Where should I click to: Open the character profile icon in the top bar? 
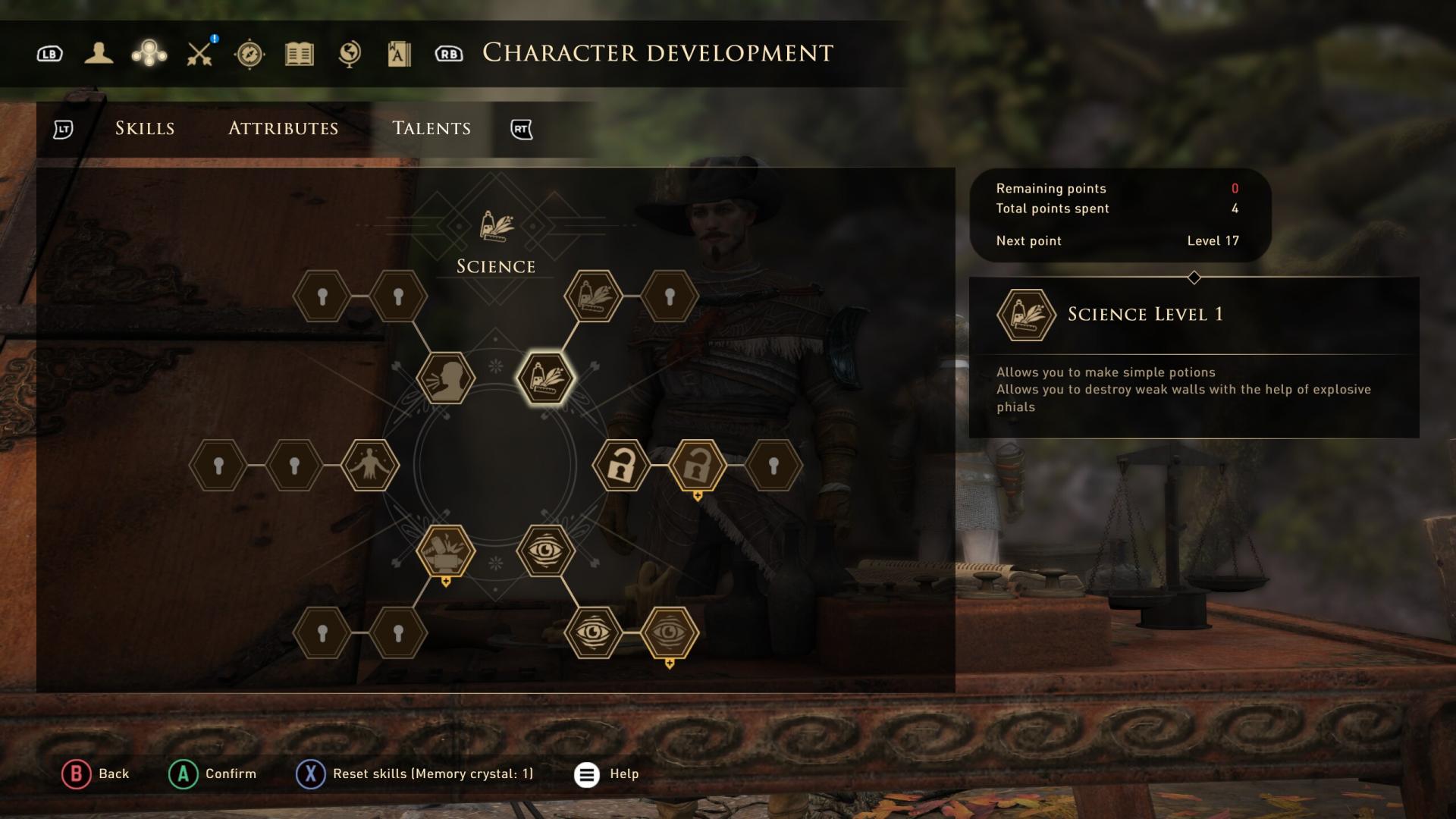coord(99,53)
